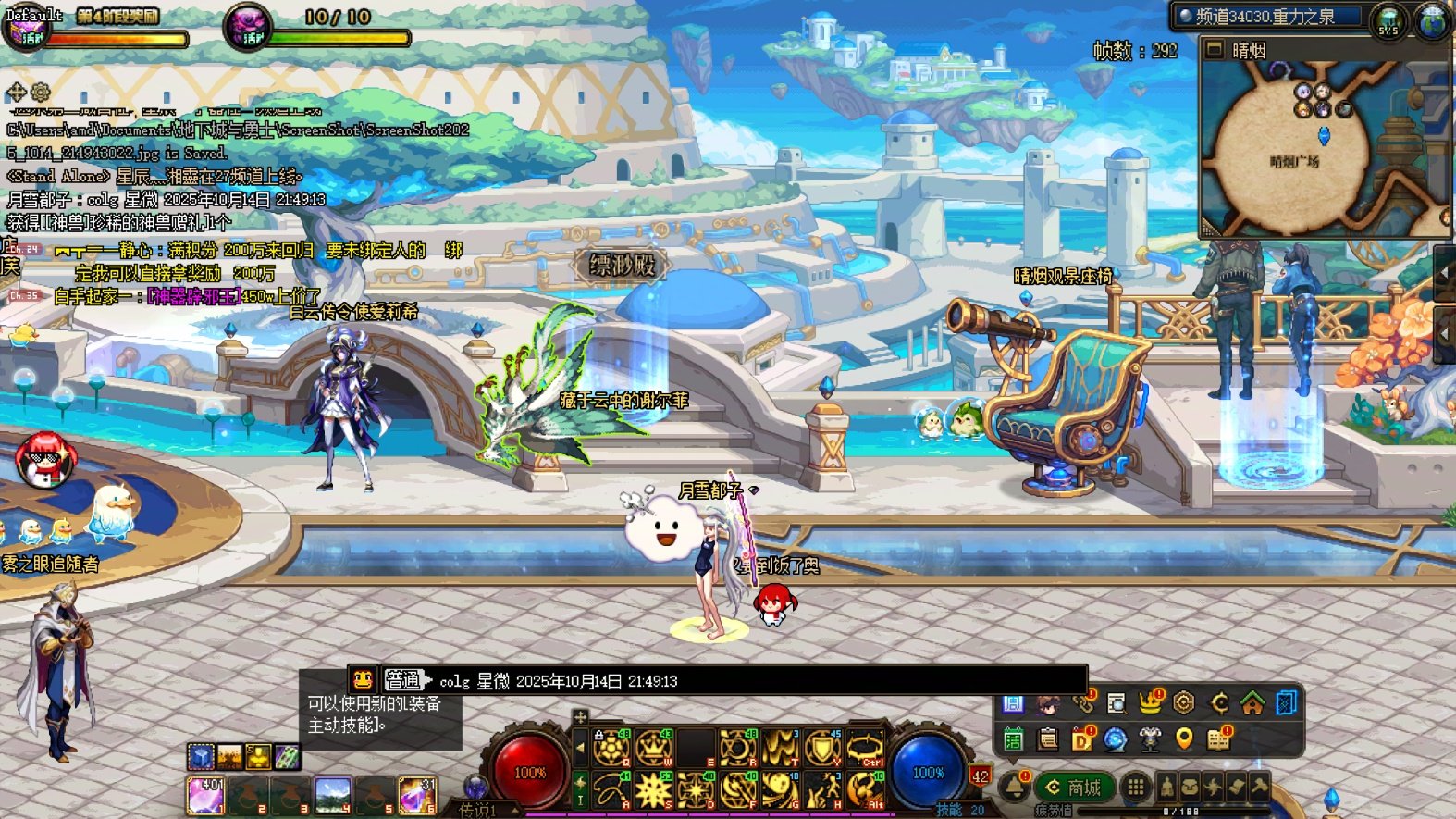Open the blue card deck icon
Screen dimensions: 1456x819
(1286, 703)
